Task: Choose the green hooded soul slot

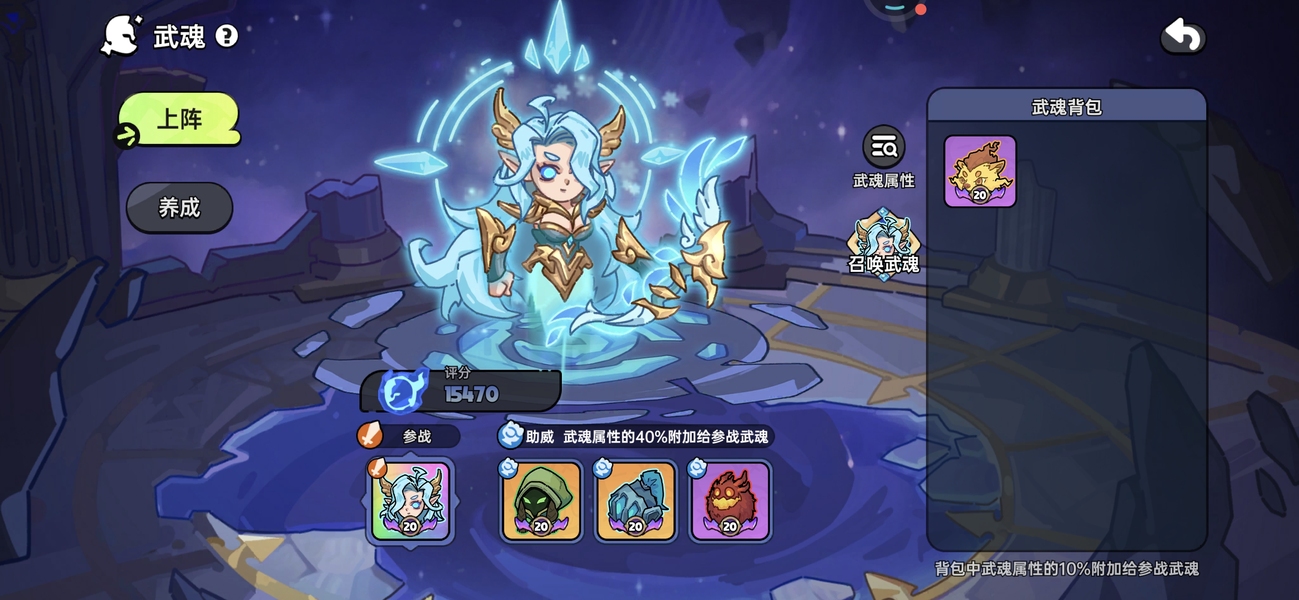Action: point(541,501)
